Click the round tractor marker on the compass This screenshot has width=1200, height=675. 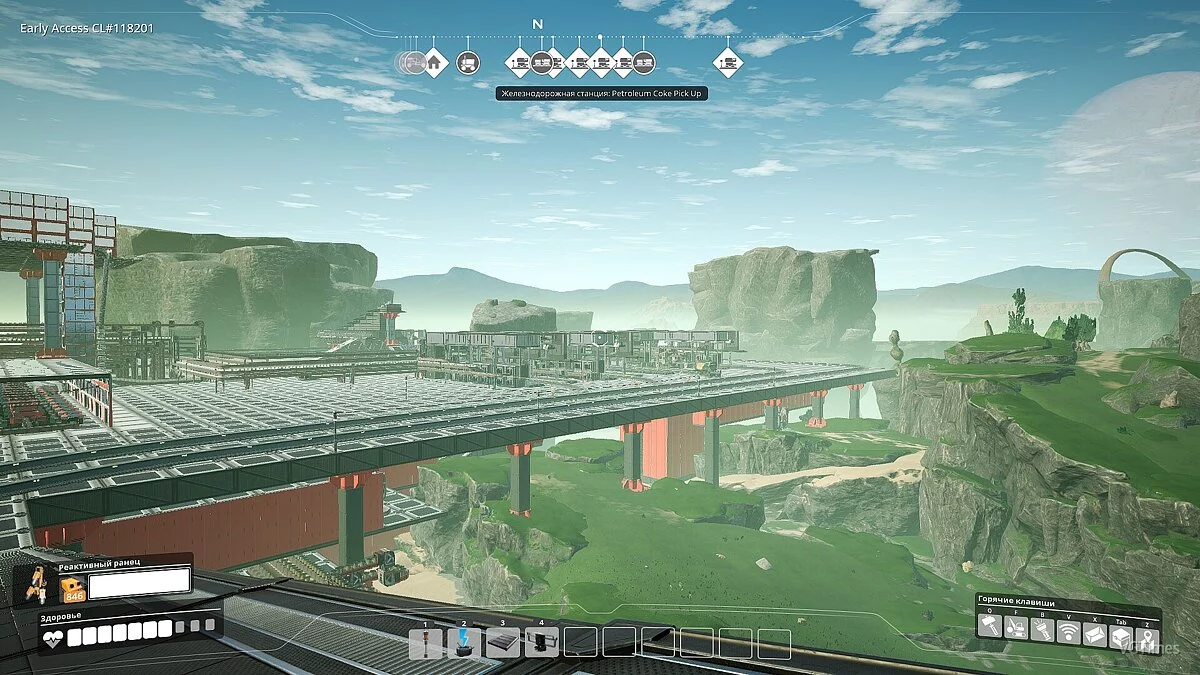tap(467, 63)
